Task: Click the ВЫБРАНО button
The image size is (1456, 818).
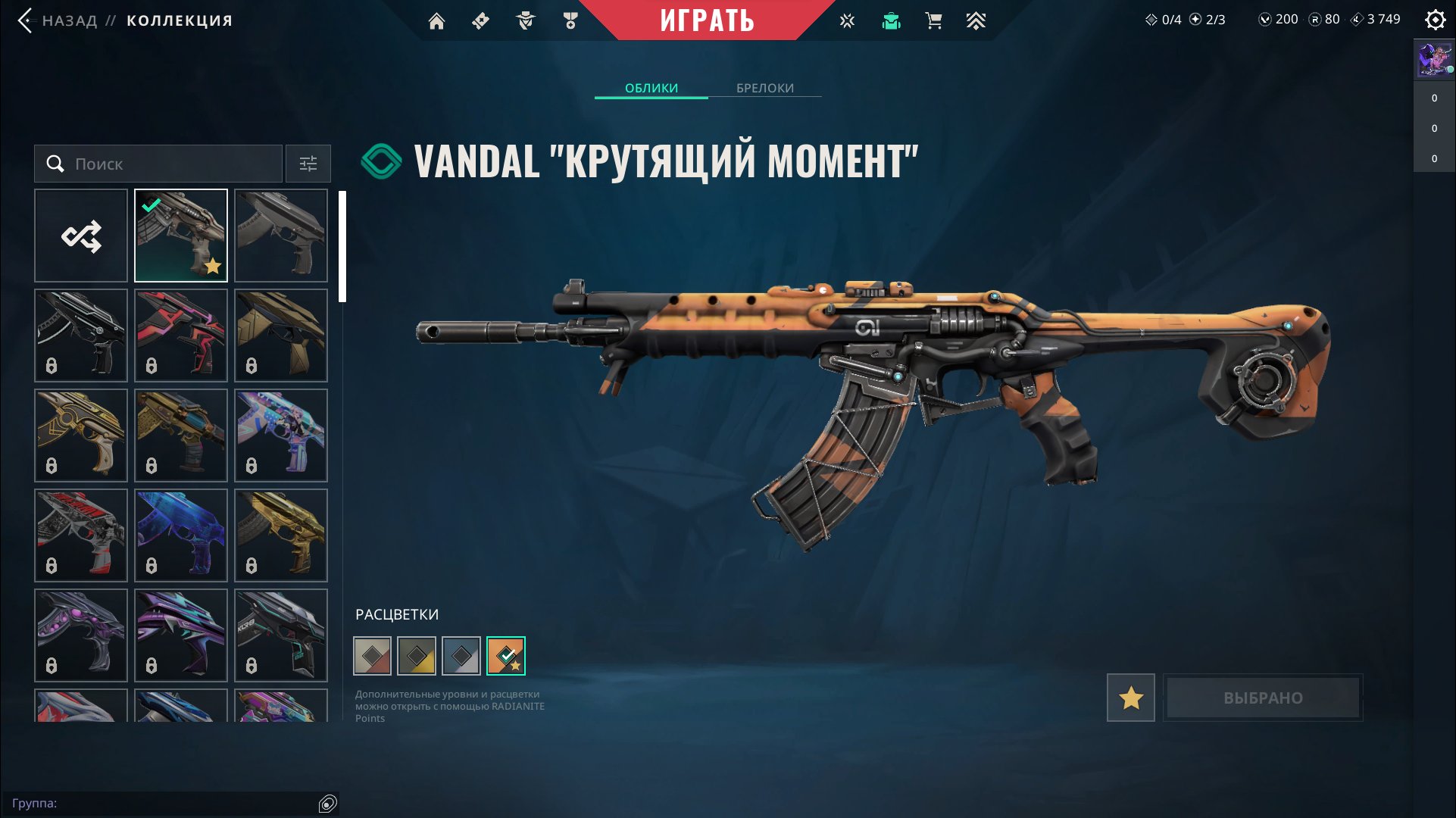Action: pyautogui.click(x=1262, y=698)
